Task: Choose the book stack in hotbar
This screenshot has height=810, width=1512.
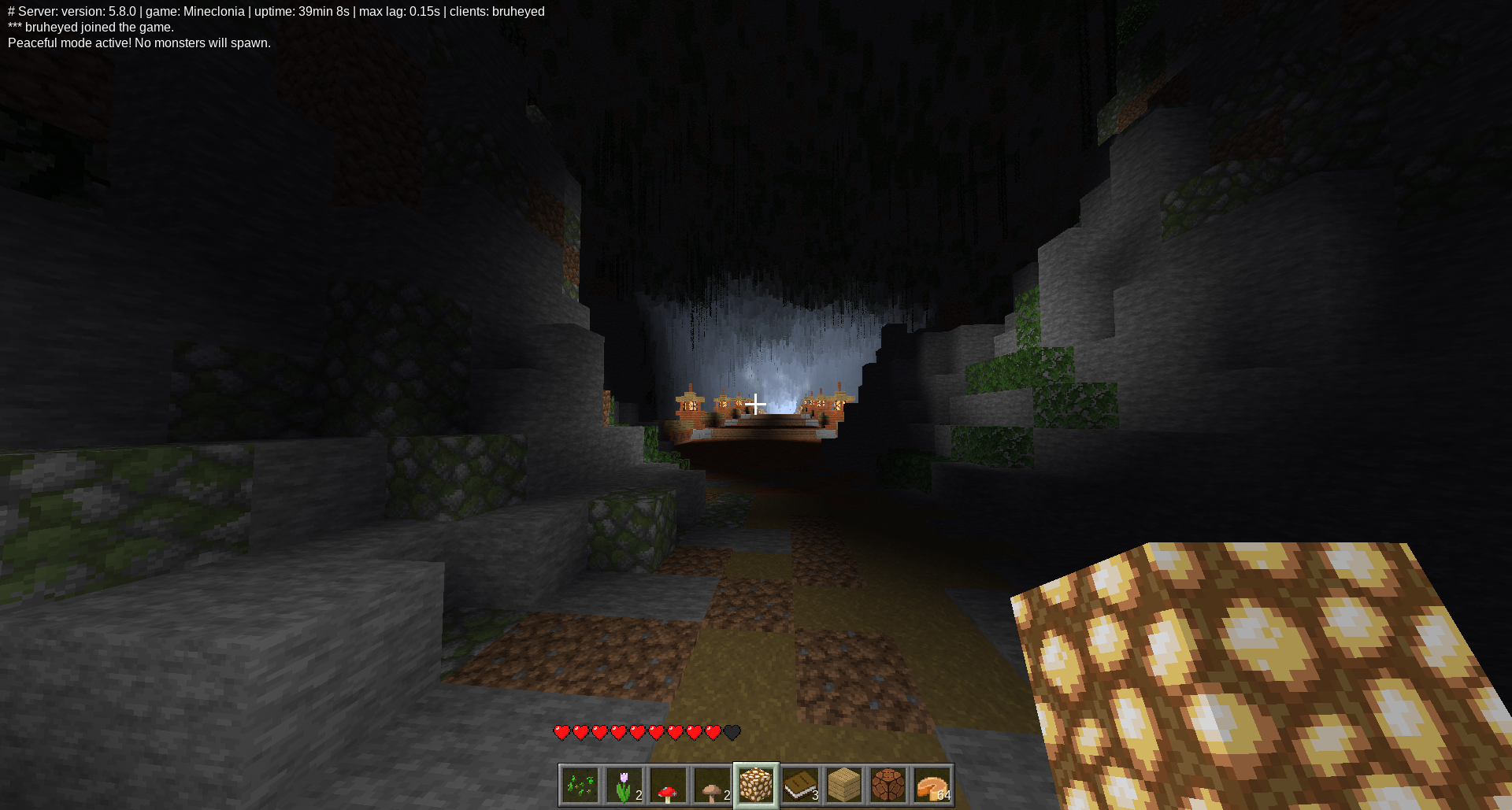Action: (800, 786)
